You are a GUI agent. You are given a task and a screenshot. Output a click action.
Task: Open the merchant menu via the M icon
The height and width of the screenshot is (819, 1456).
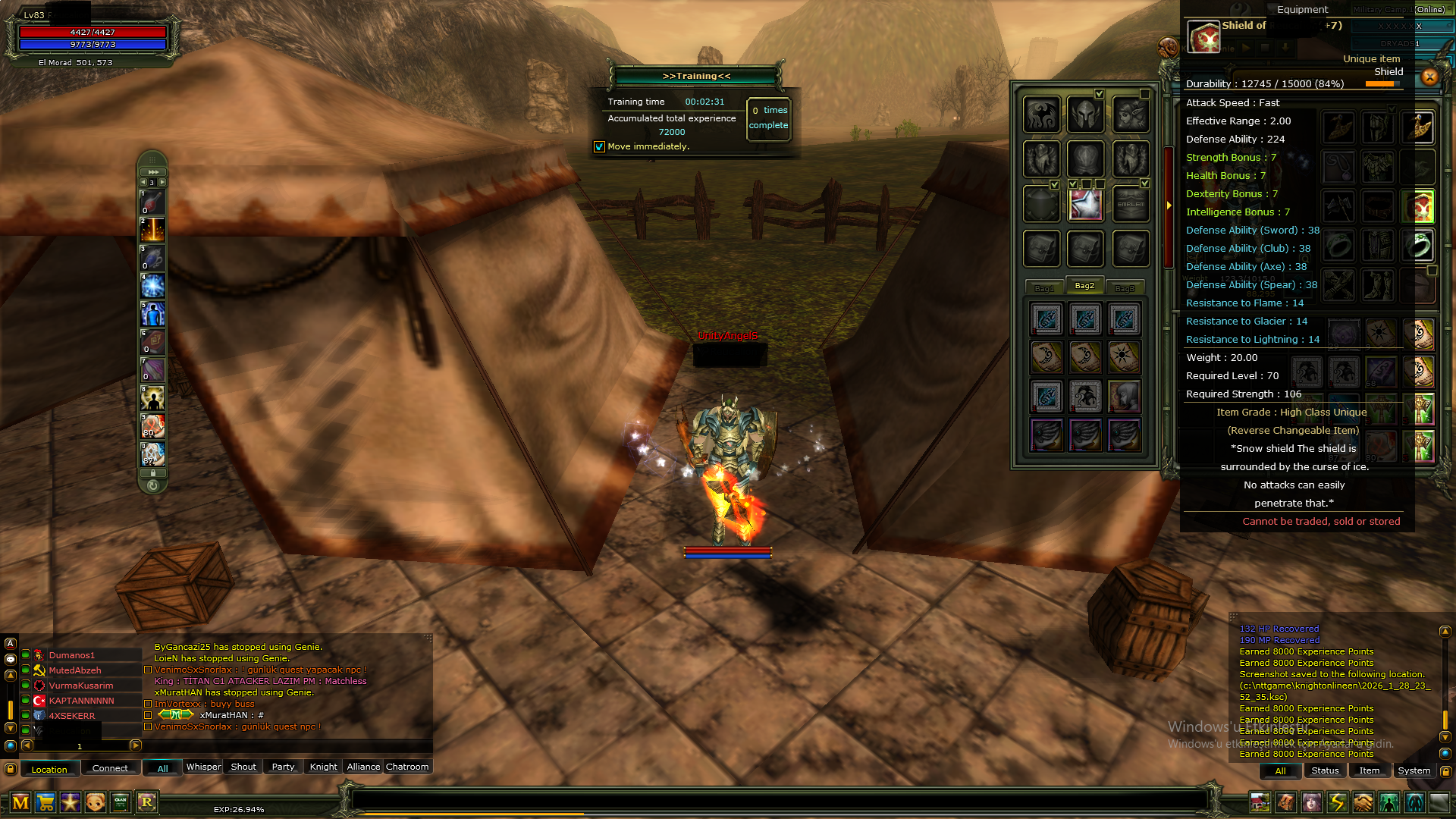pyautogui.click(x=20, y=803)
